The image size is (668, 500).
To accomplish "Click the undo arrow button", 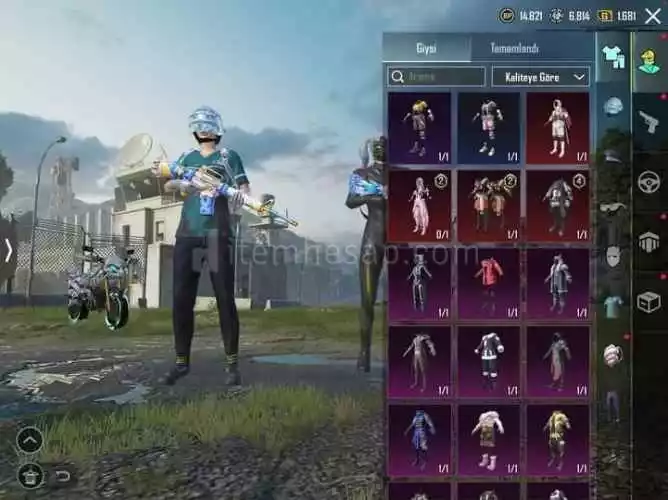I will [63, 475].
